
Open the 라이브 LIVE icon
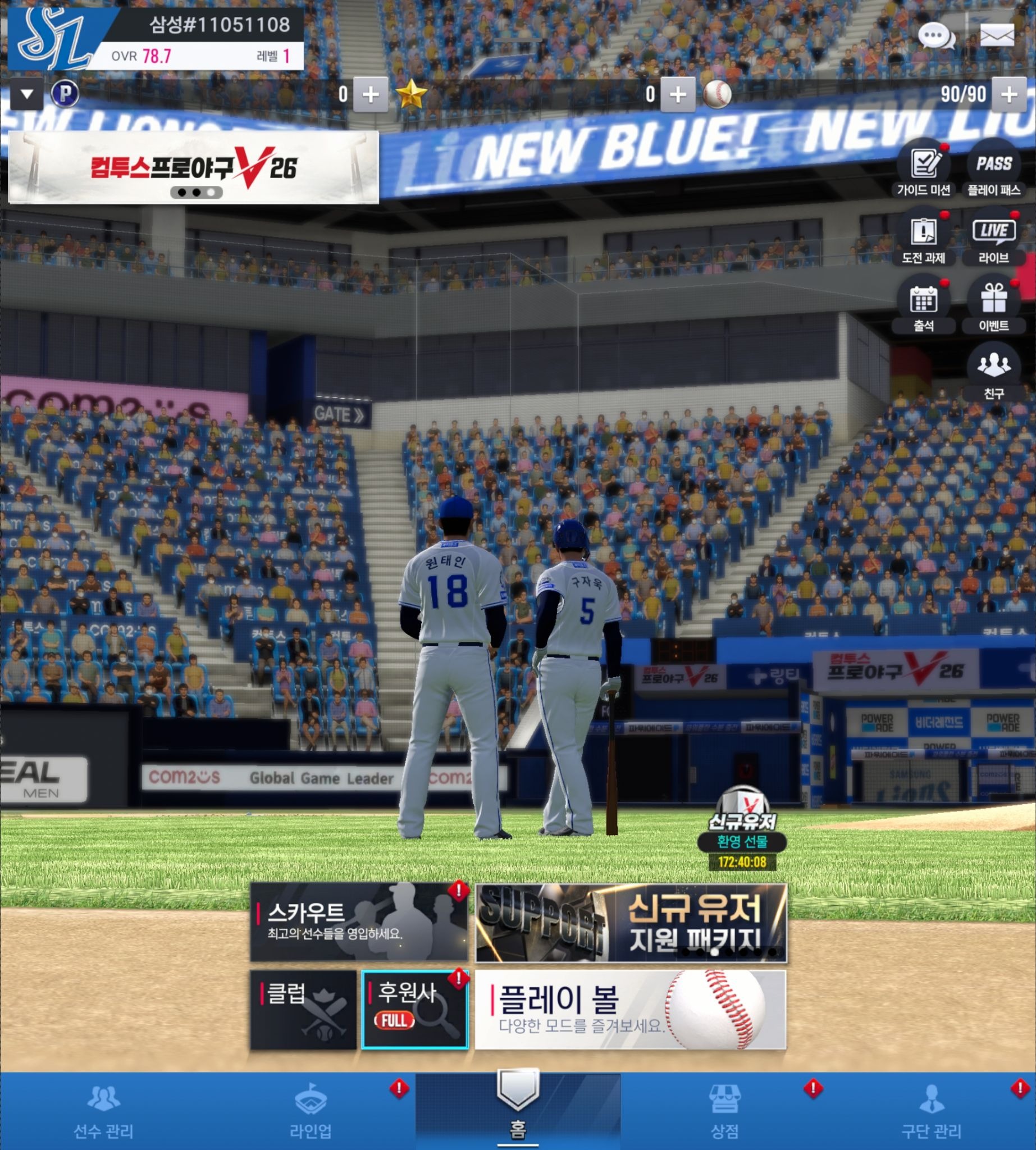pyautogui.click(x=994, y=237)
